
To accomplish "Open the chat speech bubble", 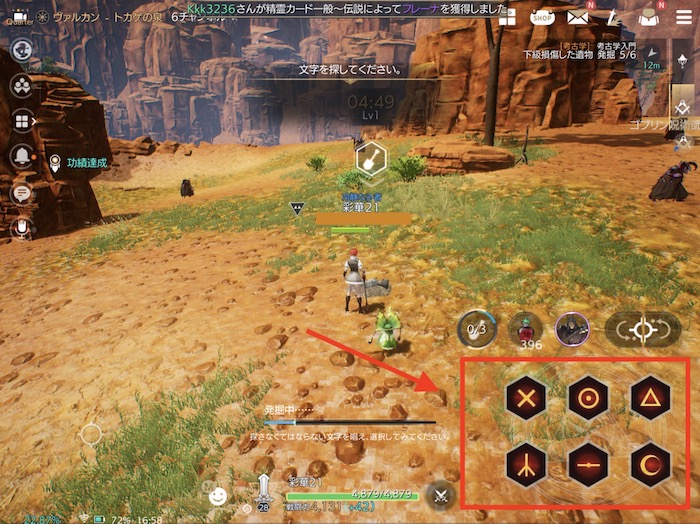I will pyautogui.click(x=20, y=193).
